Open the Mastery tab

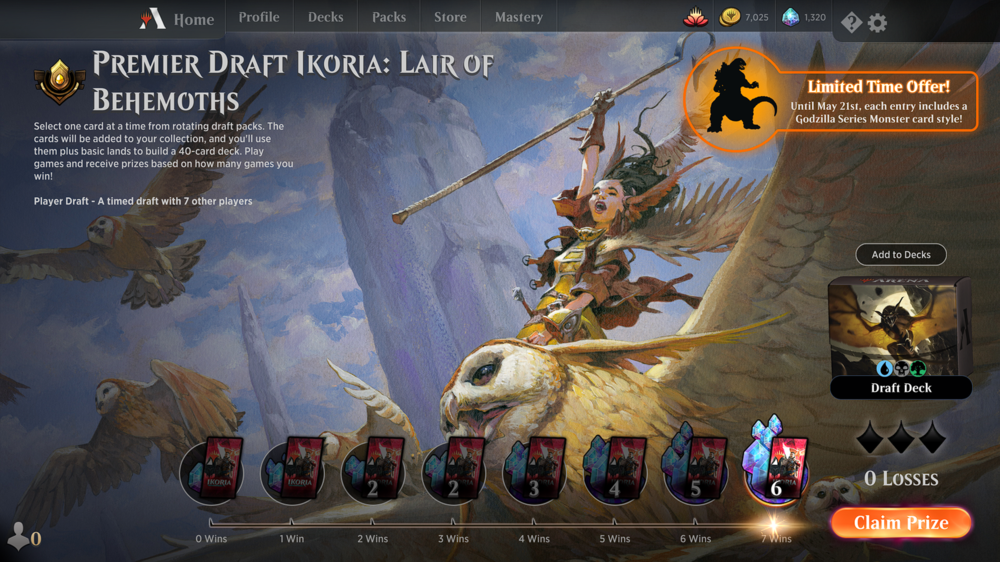519,17
